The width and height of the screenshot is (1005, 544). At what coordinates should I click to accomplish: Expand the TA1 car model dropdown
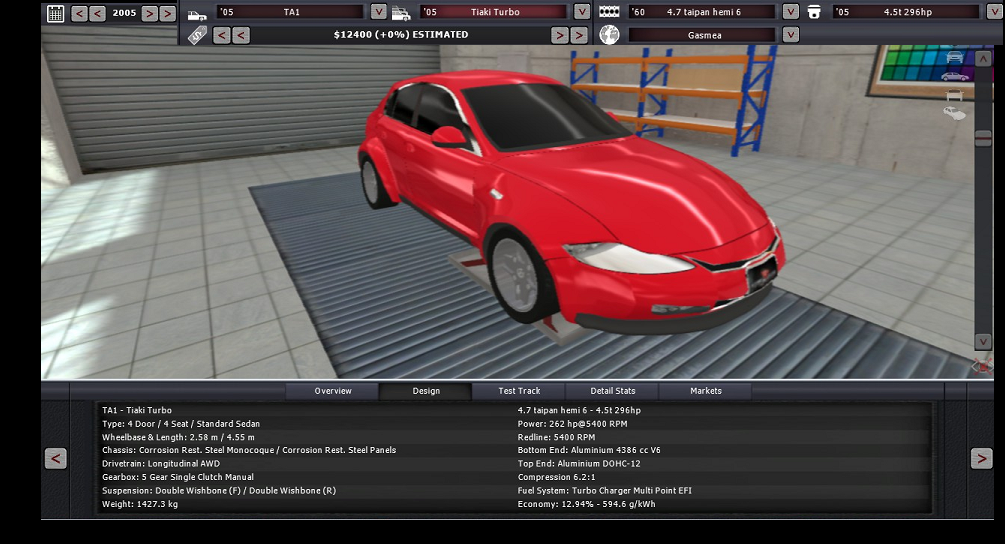(x=378, y=12)
